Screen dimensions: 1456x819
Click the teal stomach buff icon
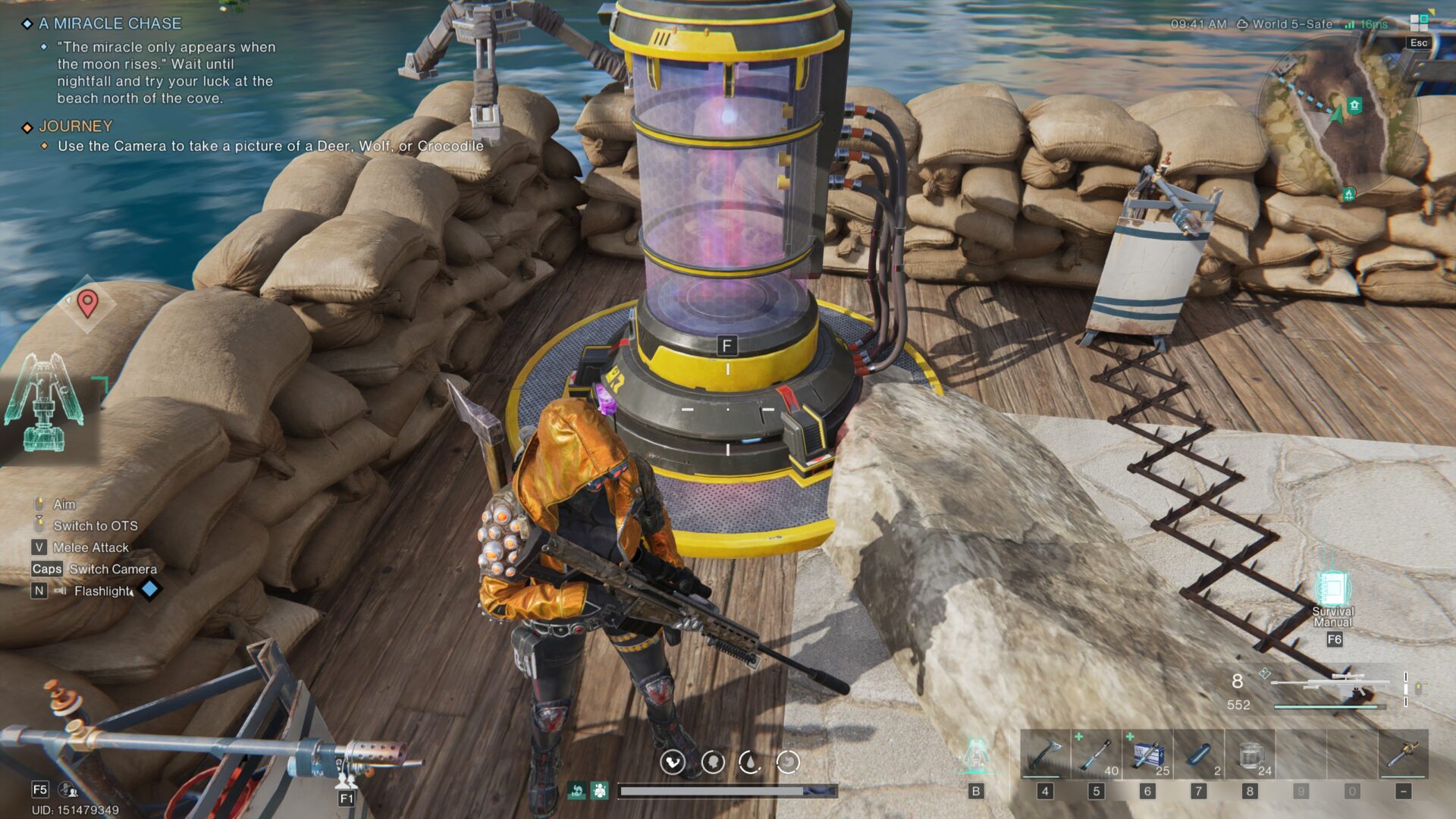tap(576, 791)
